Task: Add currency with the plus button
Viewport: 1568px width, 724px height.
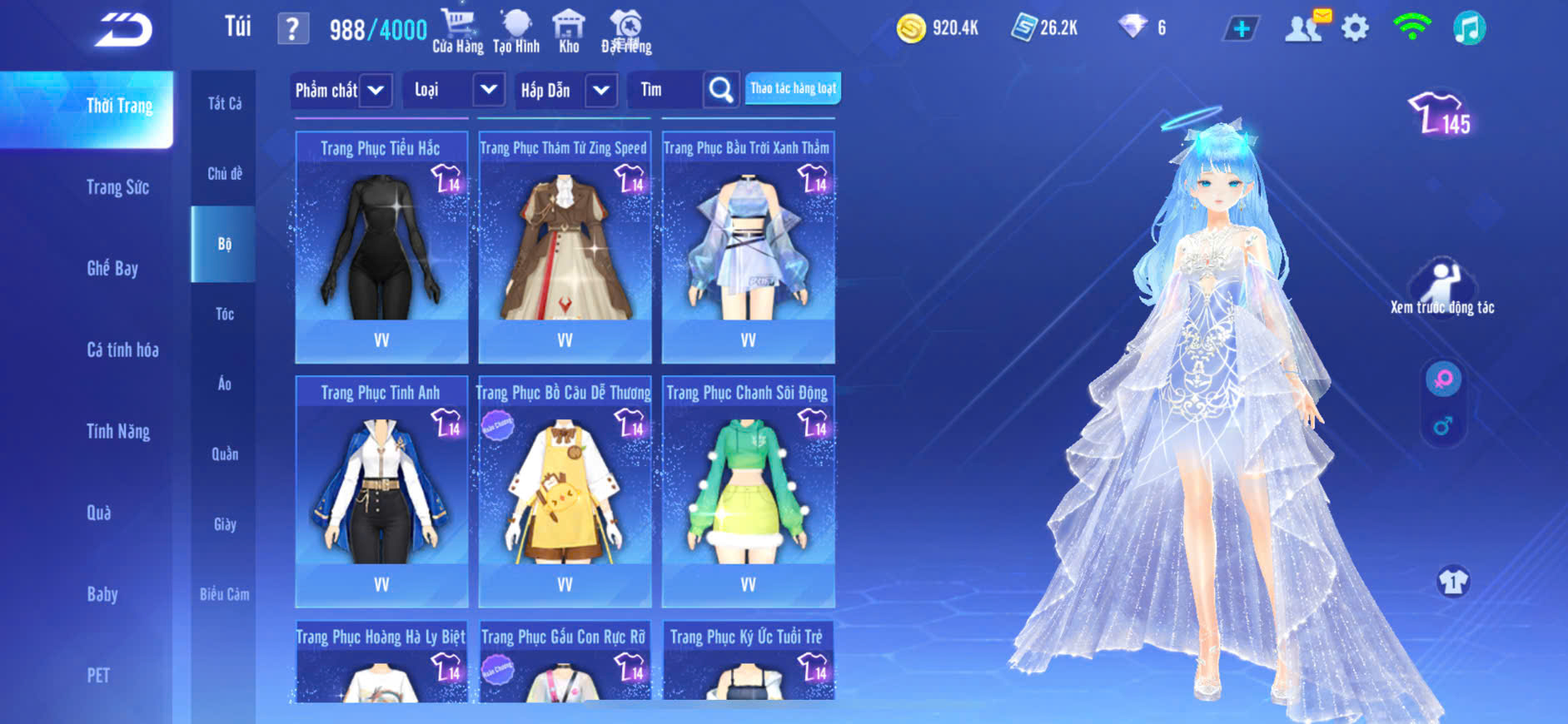Action: pos(1241,29)
